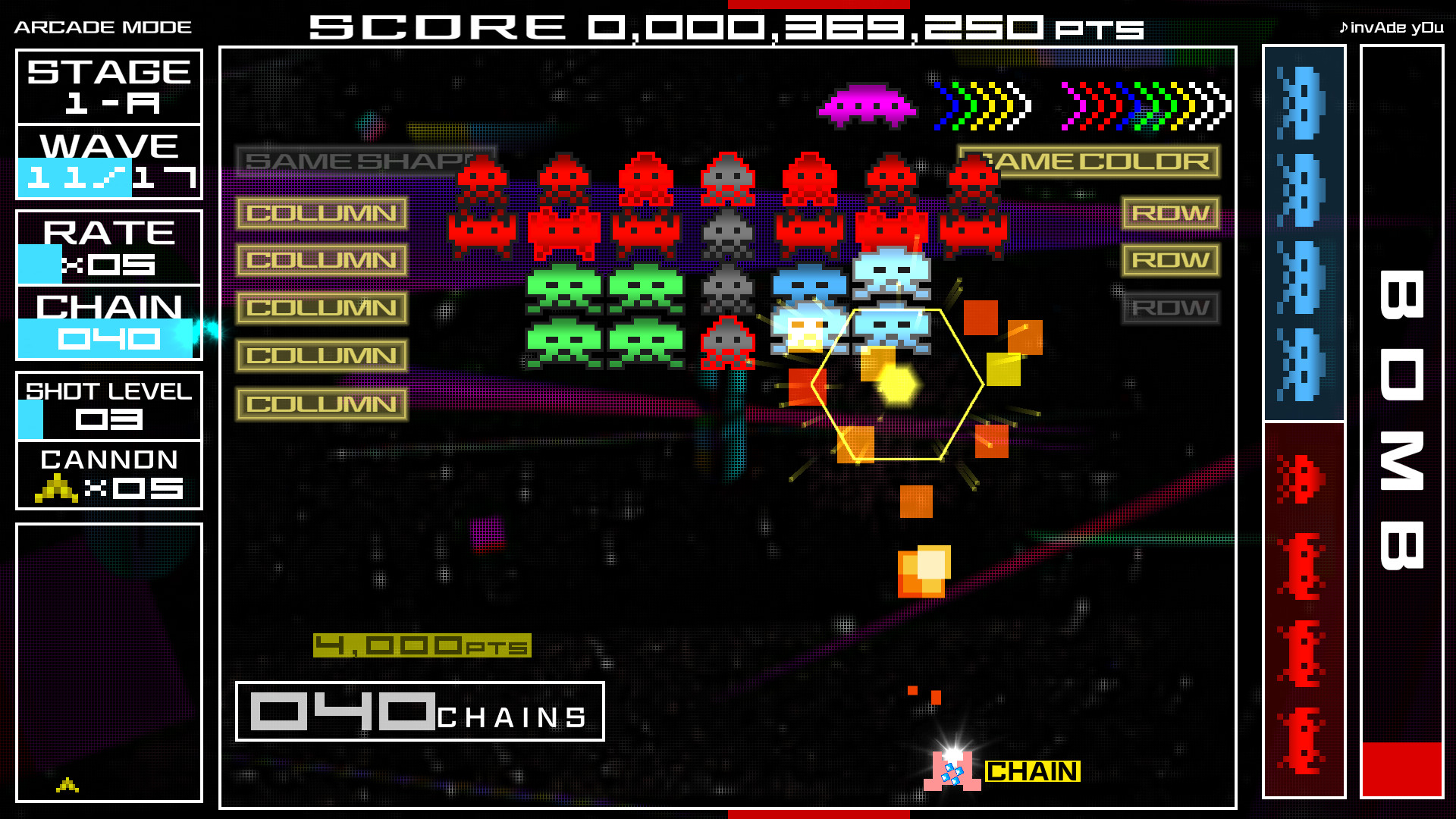The width and height of the screenshot is (1456, 819).
Task: Switch to the ARCADE MODE label
Action: pos(101,26)
